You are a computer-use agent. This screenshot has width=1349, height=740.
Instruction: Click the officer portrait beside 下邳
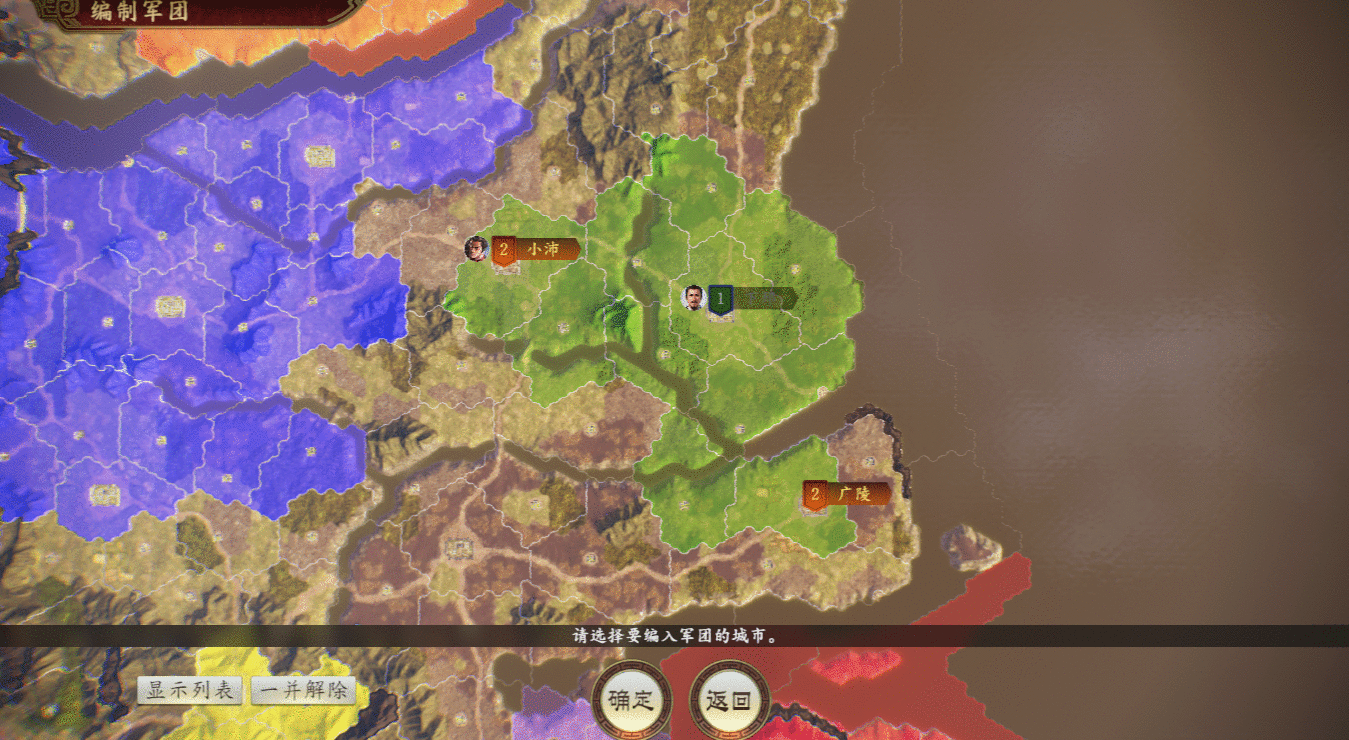coord(692,296)
